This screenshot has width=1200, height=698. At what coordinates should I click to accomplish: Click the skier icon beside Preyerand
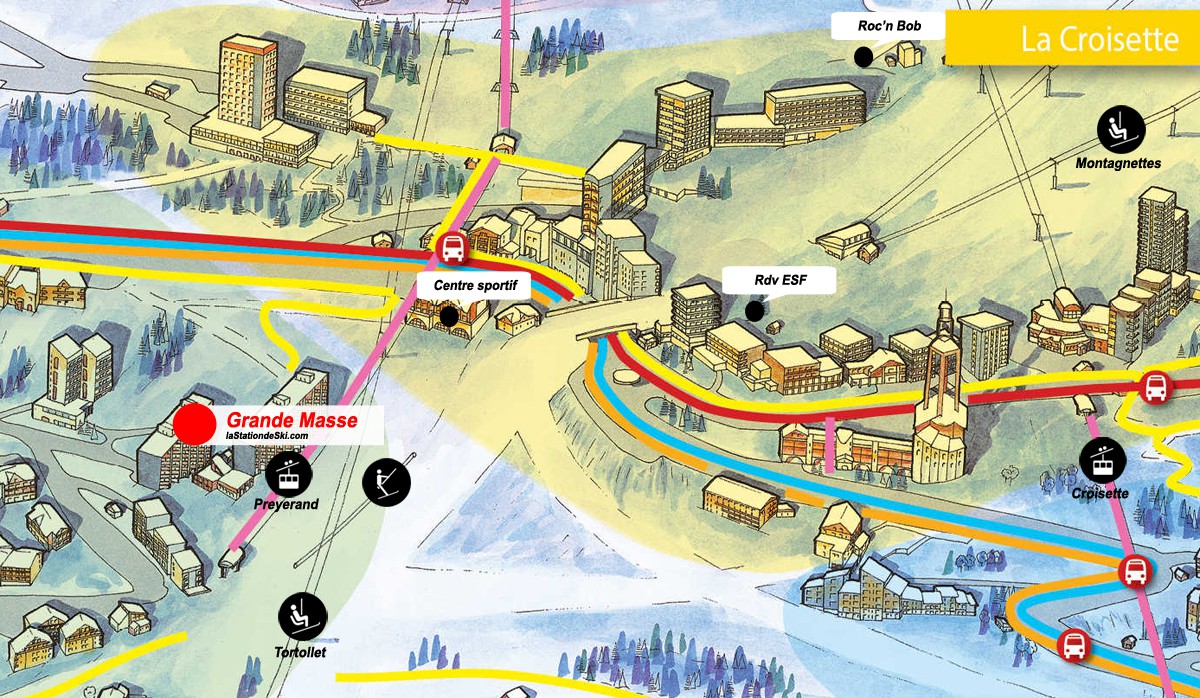tap(386, 482)
